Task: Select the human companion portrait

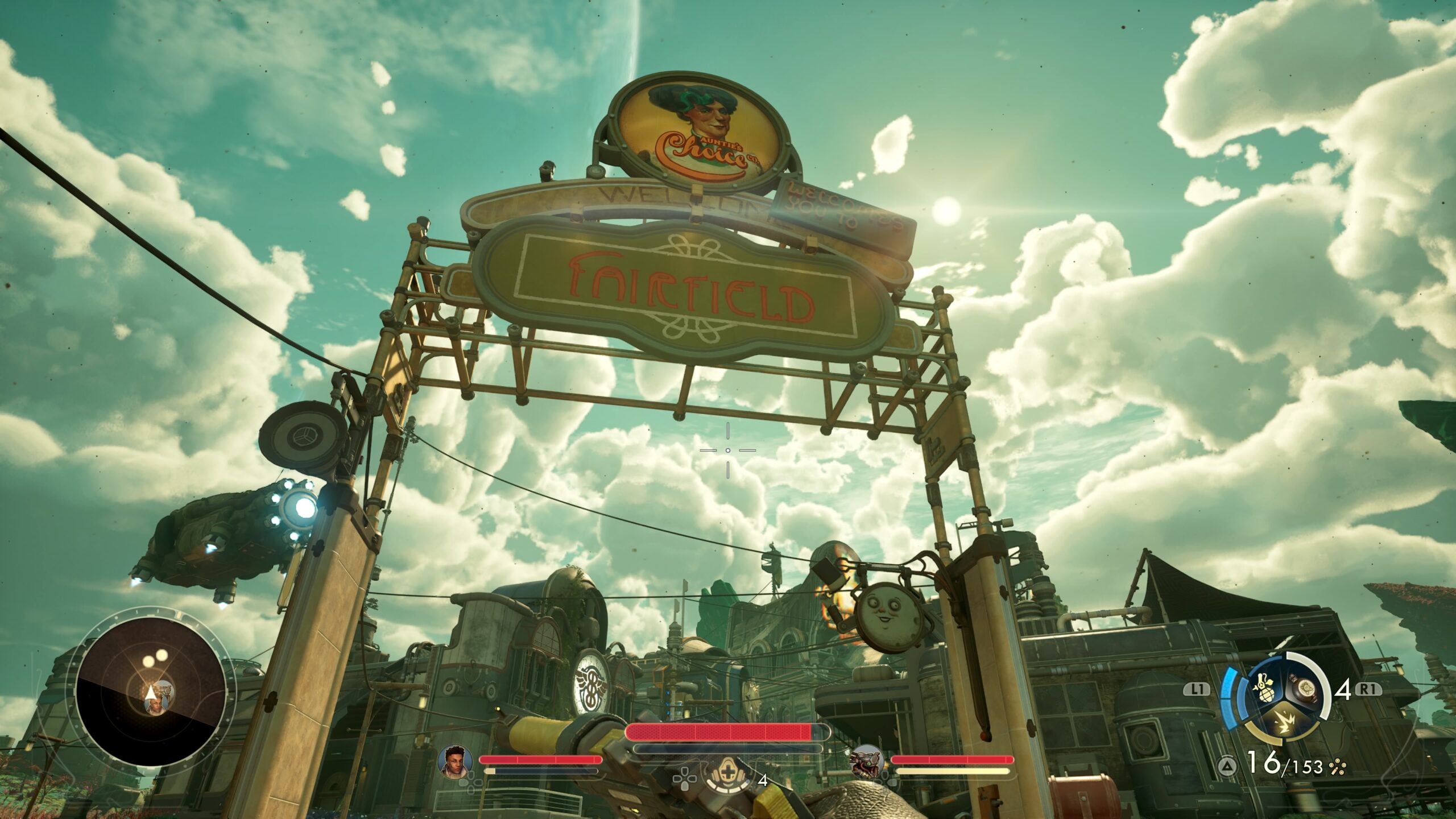Action: [456, 759]
